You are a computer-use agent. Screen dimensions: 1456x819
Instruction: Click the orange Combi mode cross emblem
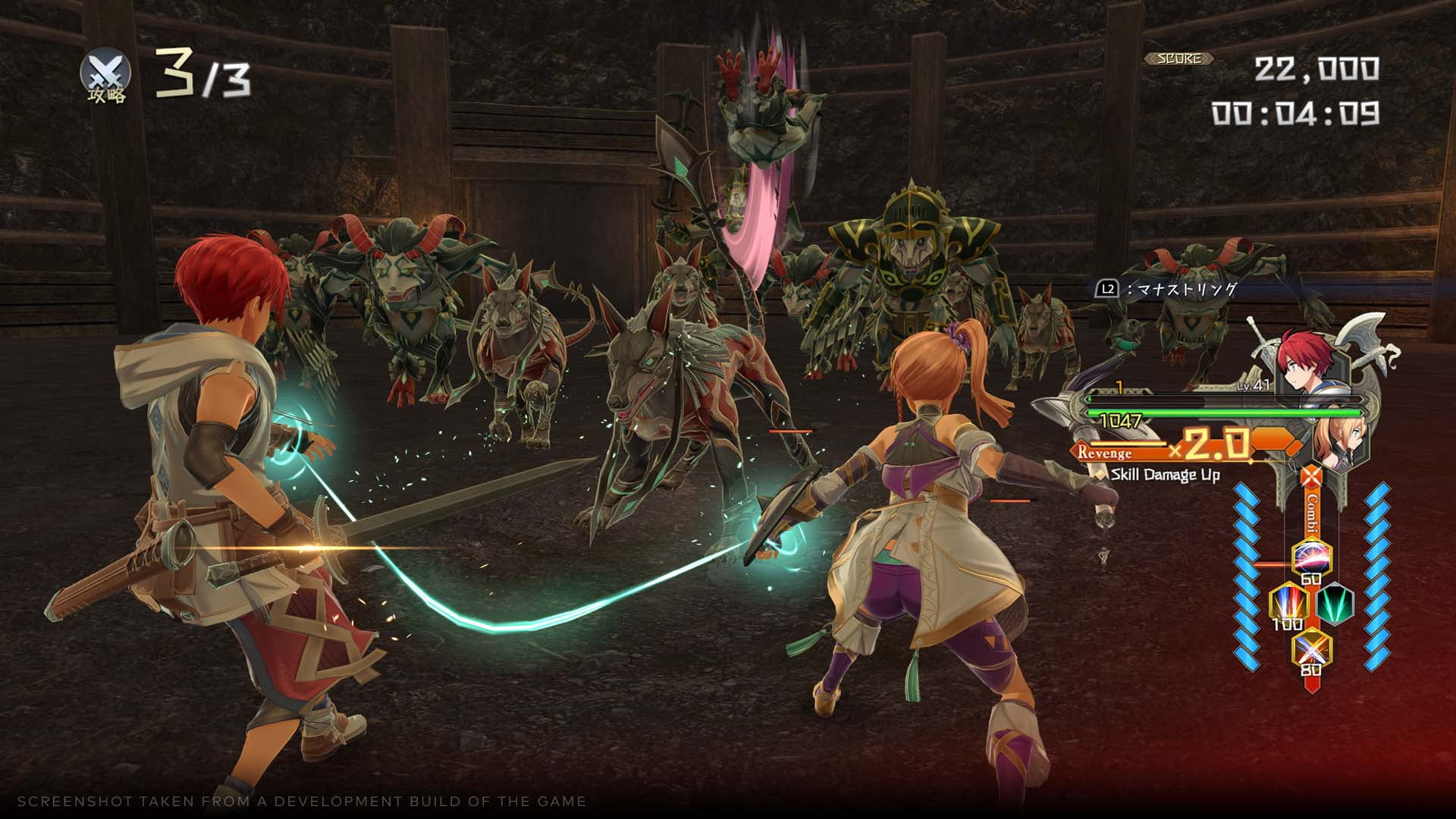coord(1311,477)
